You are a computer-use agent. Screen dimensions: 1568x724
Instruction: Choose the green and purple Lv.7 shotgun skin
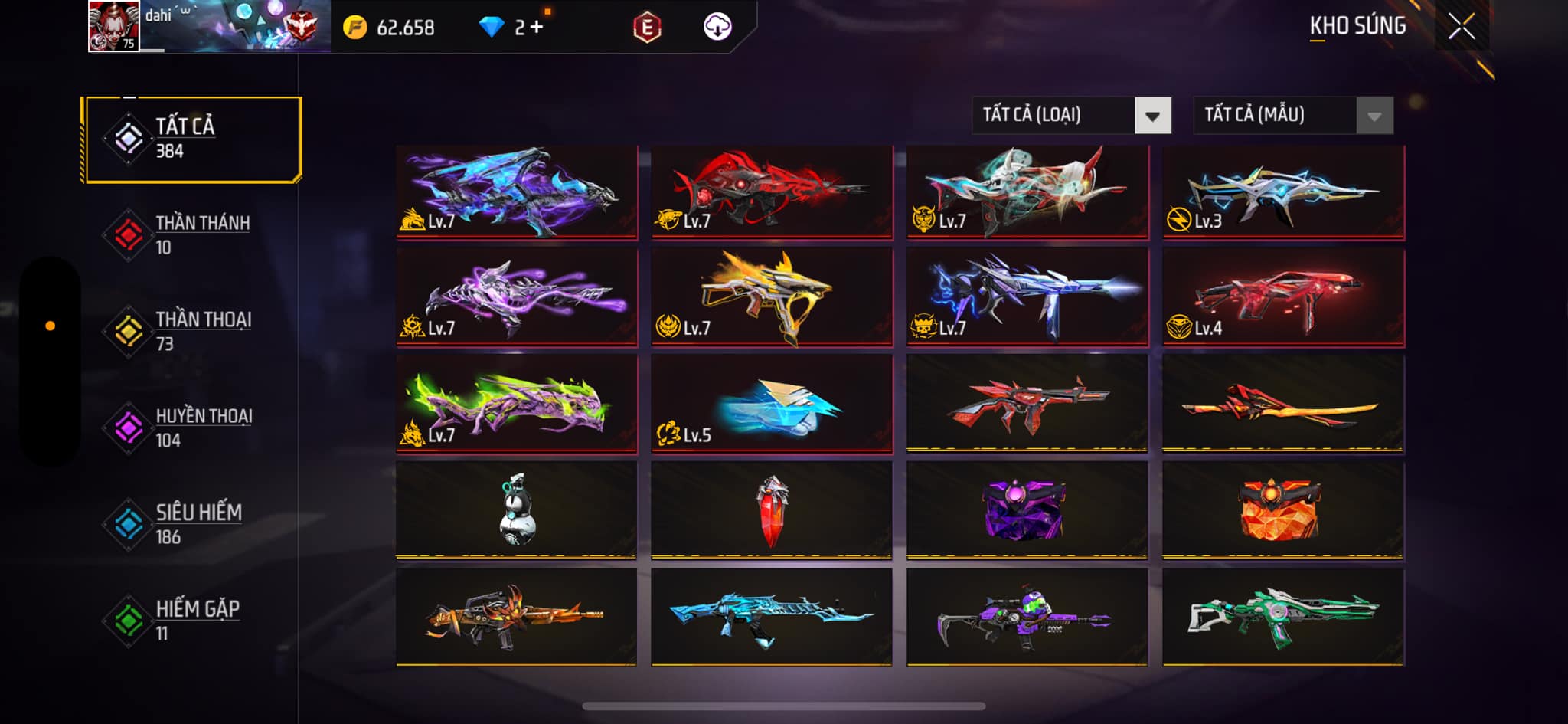(x=517, y=404)
